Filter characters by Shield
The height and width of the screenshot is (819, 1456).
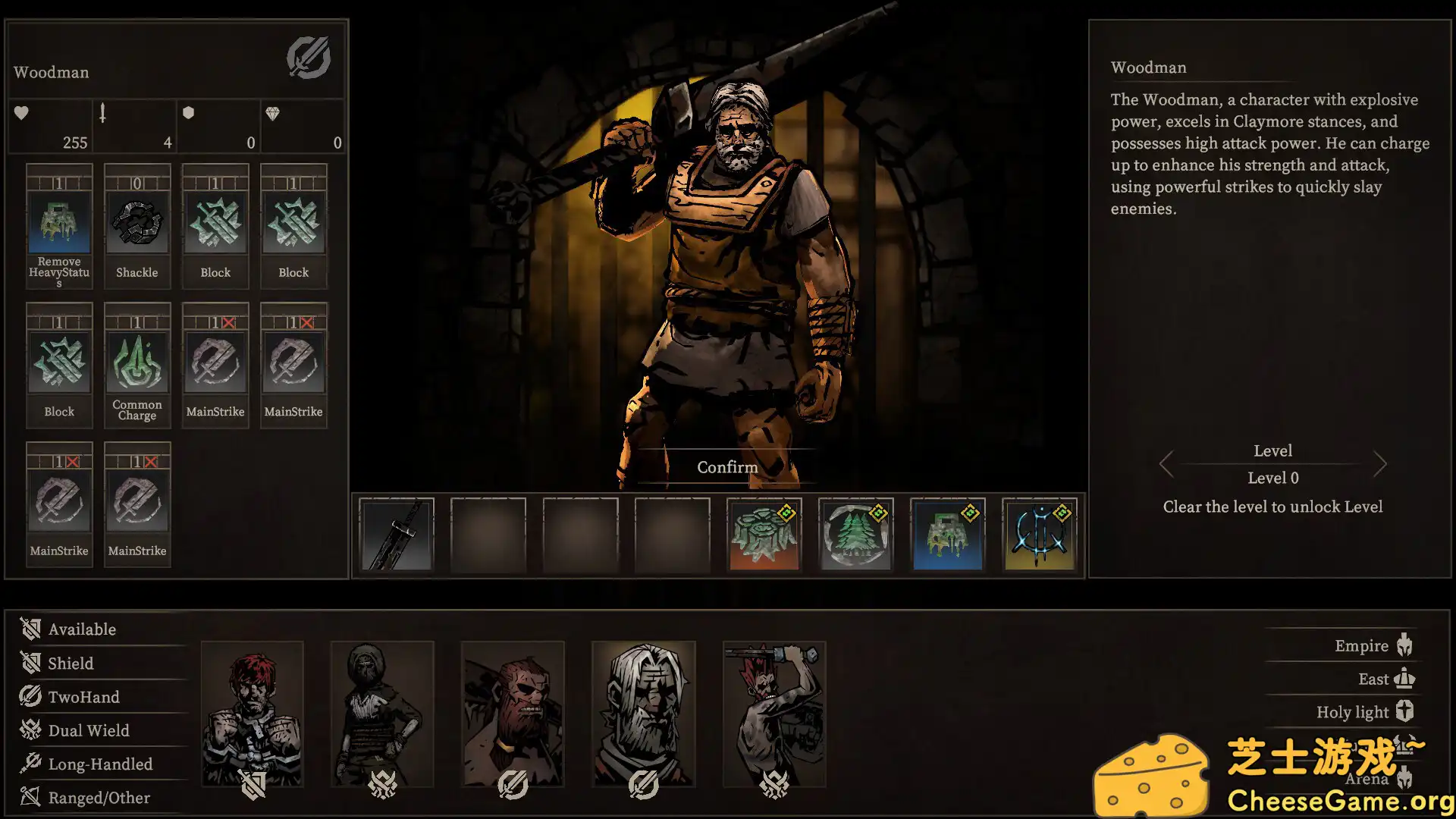(x=71, y=664)
